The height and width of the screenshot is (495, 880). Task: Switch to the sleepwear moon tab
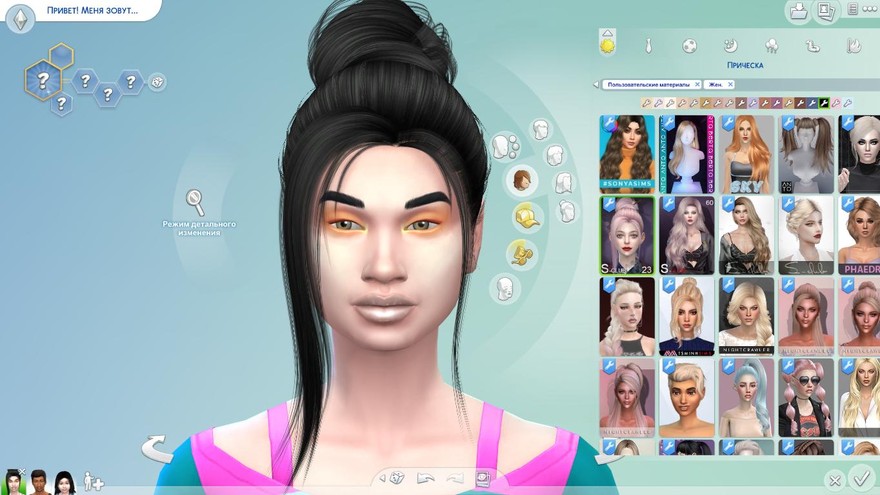point(730,46)
